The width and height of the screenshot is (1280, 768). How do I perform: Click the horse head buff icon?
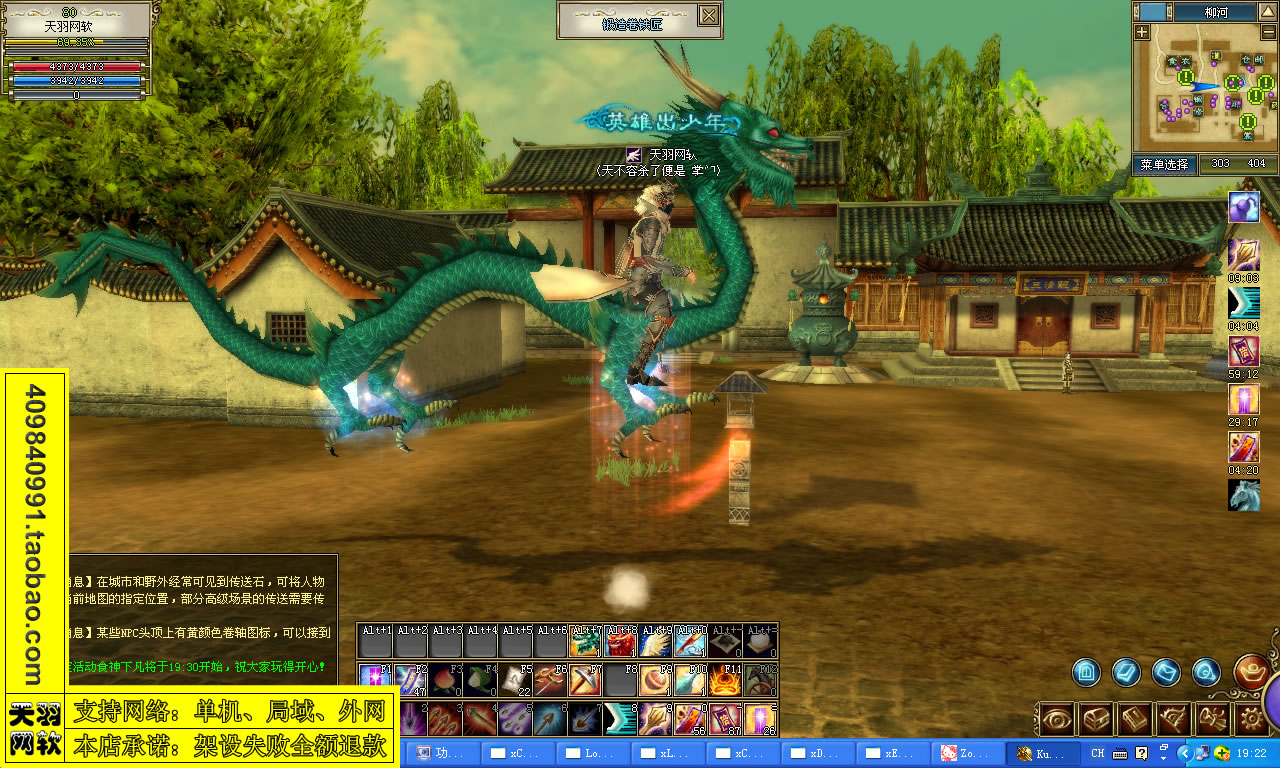pos(1243,495)
